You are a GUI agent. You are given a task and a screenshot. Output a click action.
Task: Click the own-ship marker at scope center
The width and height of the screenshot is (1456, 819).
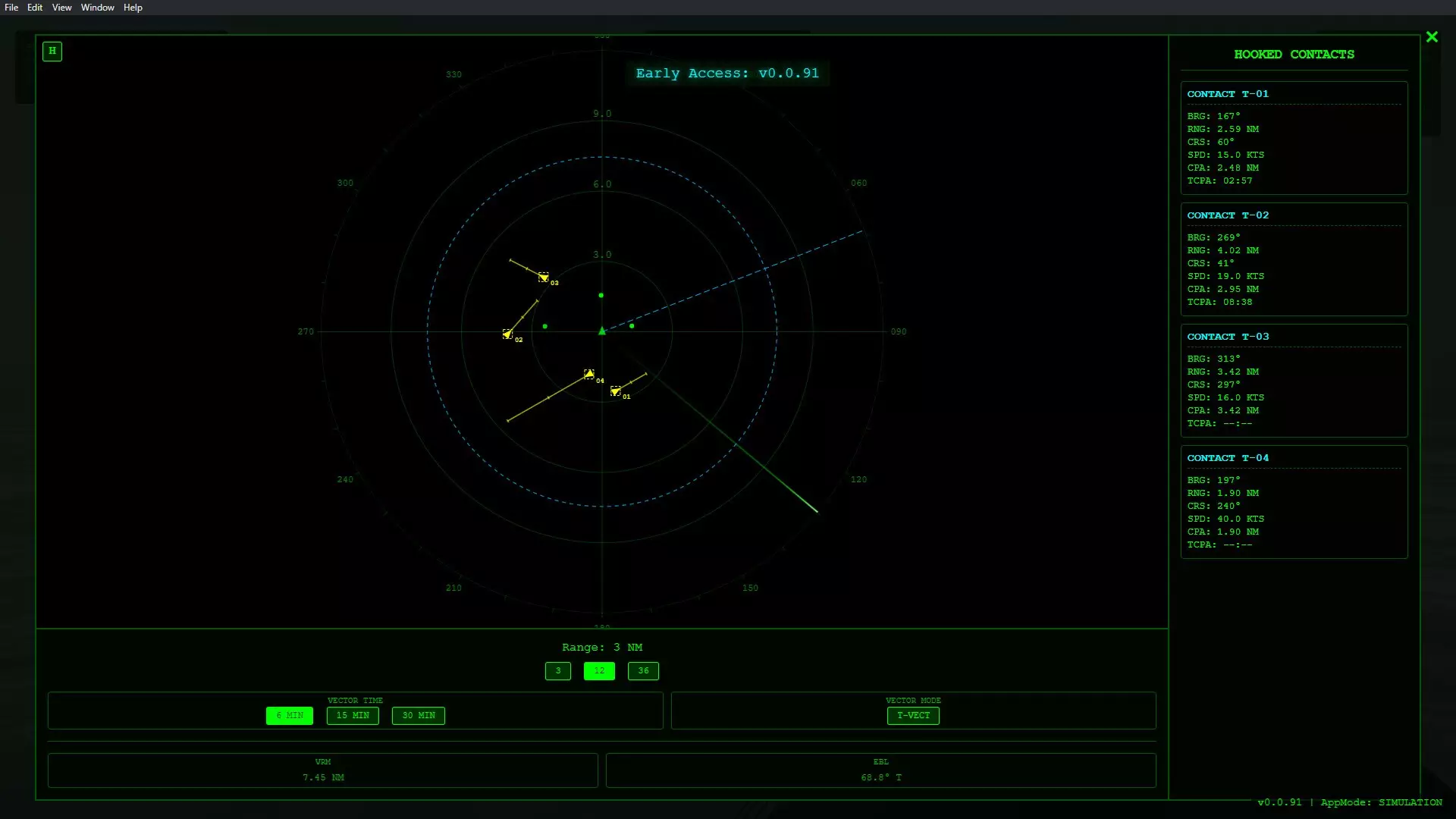(x=601, y=331)
